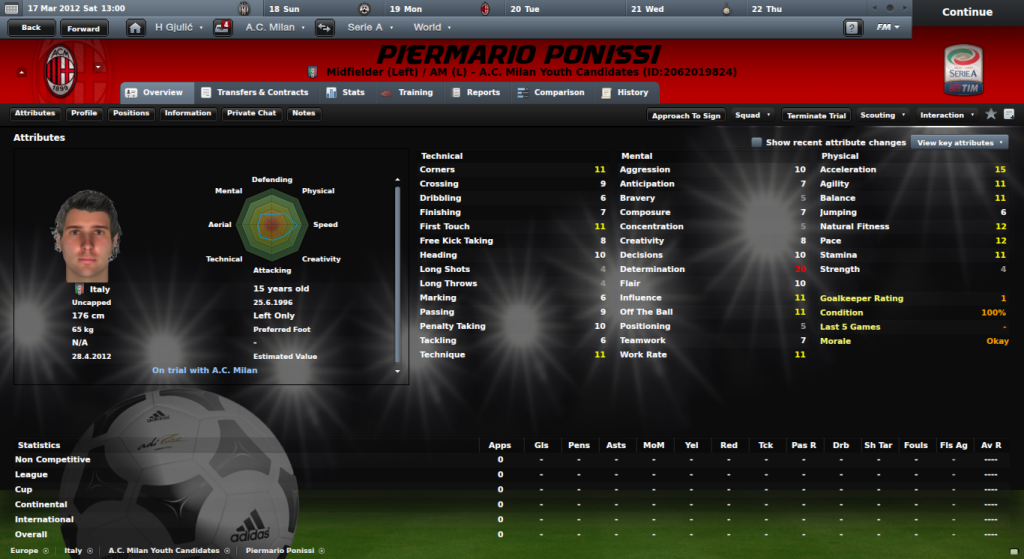The height and width of the screenshot is (559, 1024).
Task: Open the FM menu
Action: (x=887, y=27)
